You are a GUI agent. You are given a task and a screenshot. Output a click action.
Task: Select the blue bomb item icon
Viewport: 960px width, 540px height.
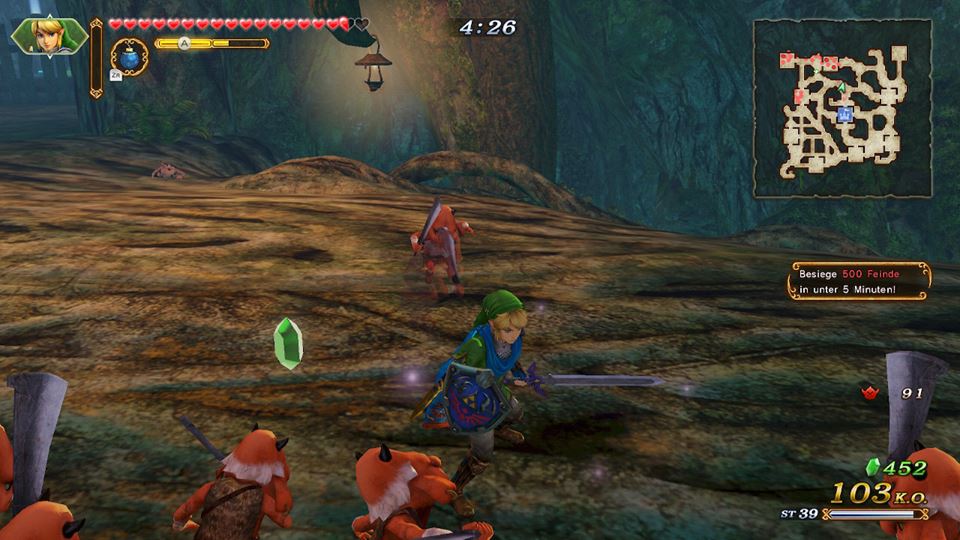point(130,56)
